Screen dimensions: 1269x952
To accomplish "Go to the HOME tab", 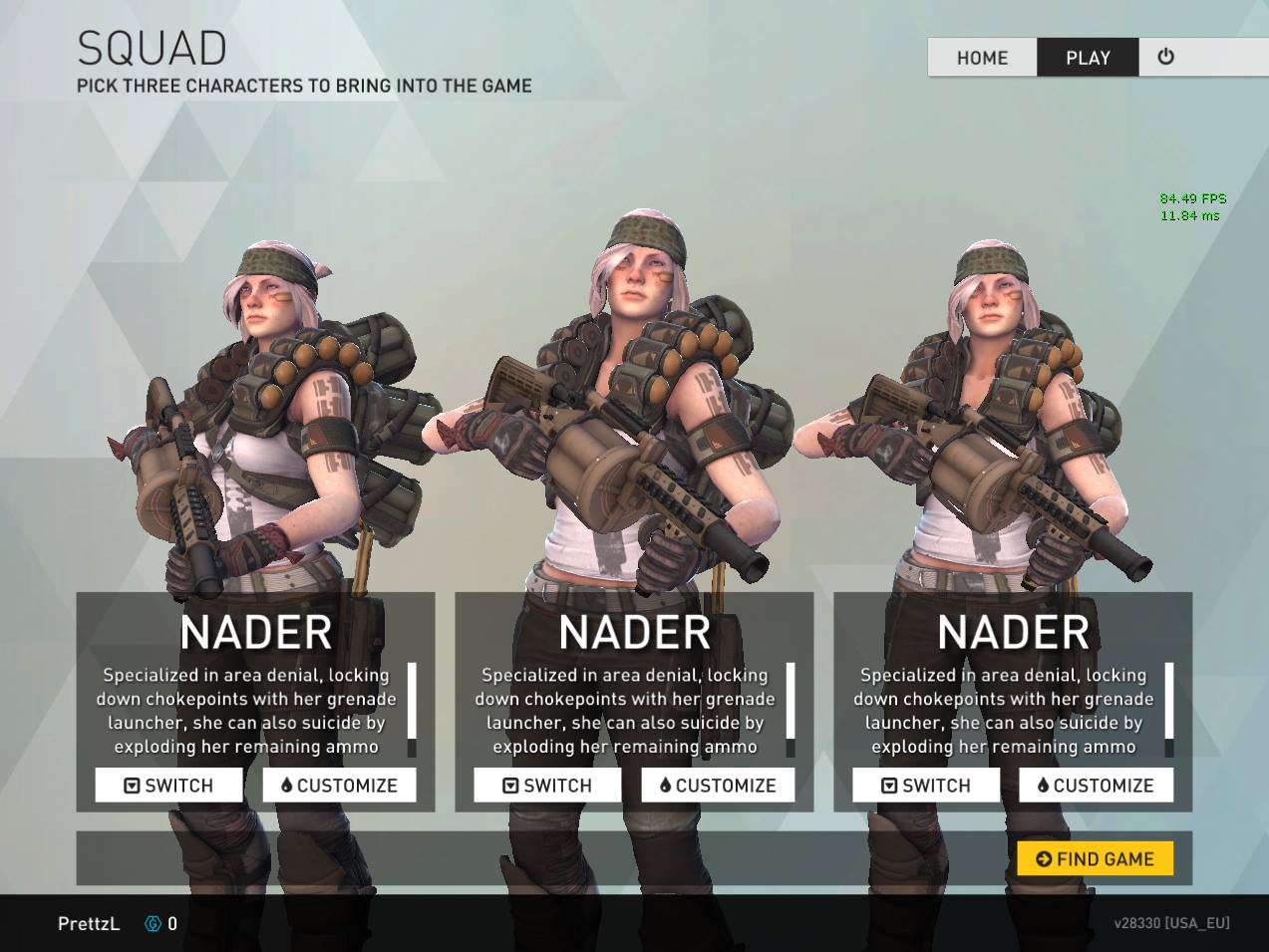I will tap(982, 58).
